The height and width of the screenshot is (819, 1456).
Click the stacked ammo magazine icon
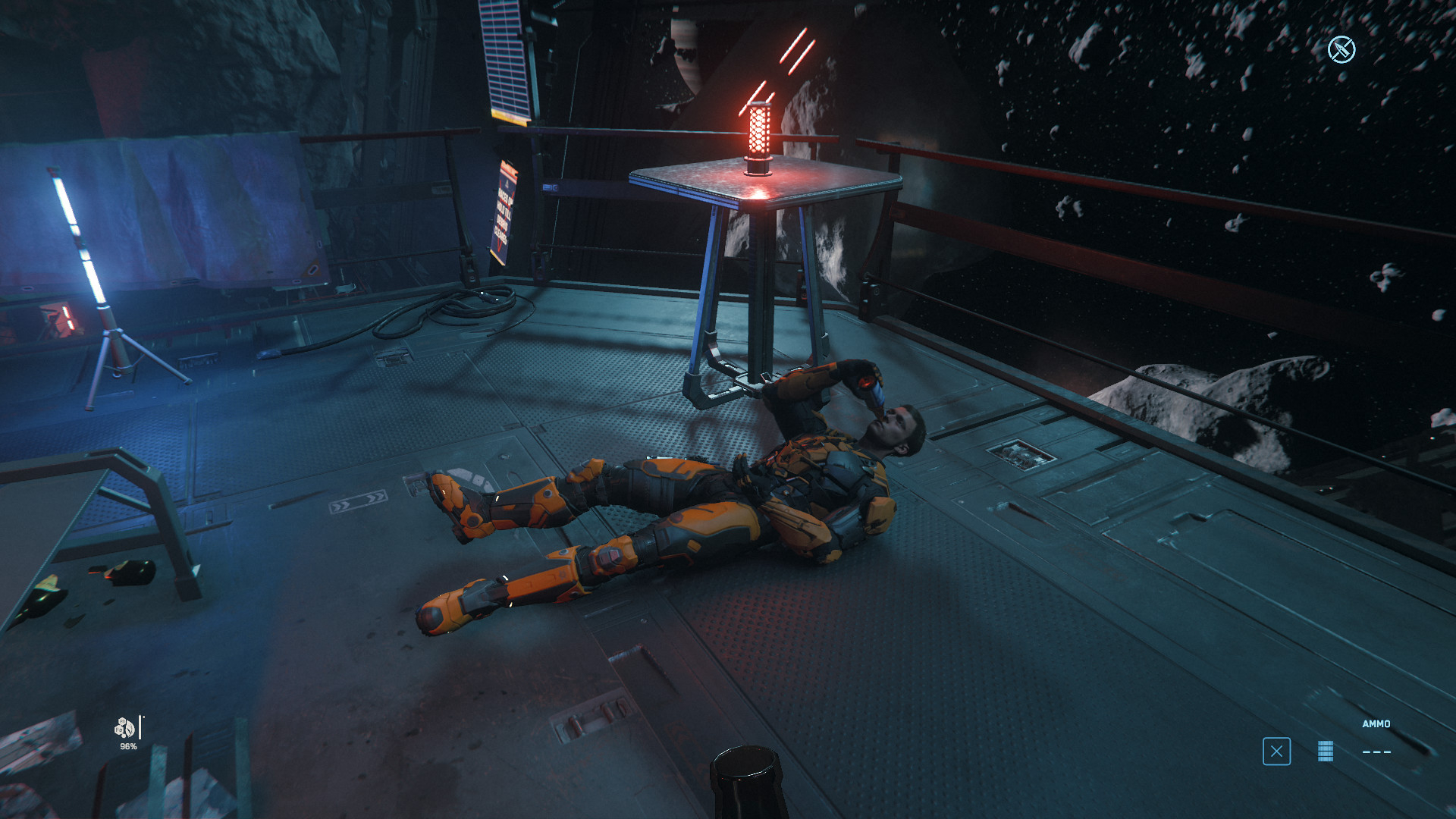(1325, 751)
